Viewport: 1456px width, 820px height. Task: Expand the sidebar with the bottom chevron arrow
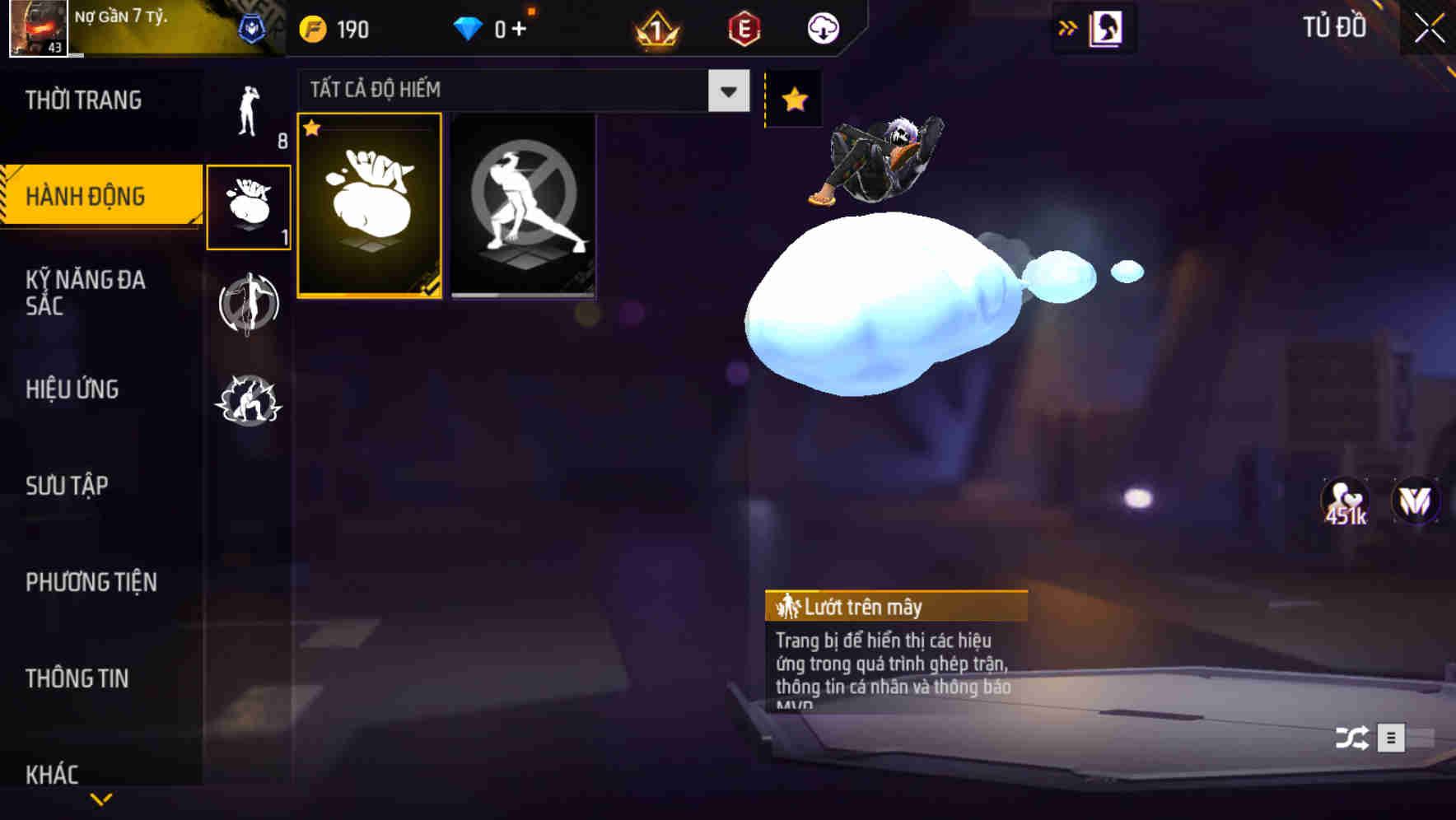pyautogui.click(x=101, y=799)
